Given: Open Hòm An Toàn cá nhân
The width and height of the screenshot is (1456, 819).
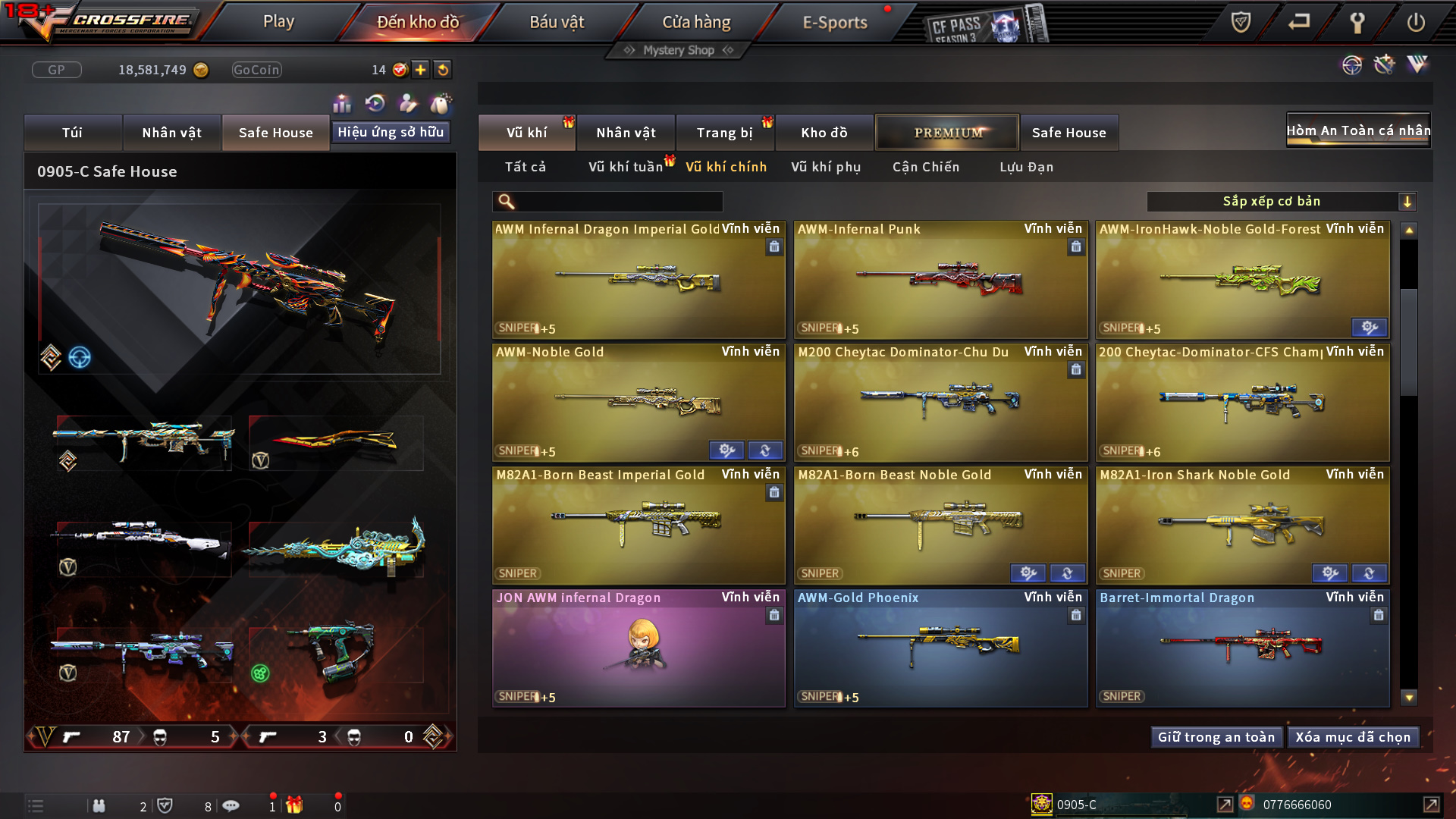Looking at the screenshot, I should click(x=1358, y=130).
